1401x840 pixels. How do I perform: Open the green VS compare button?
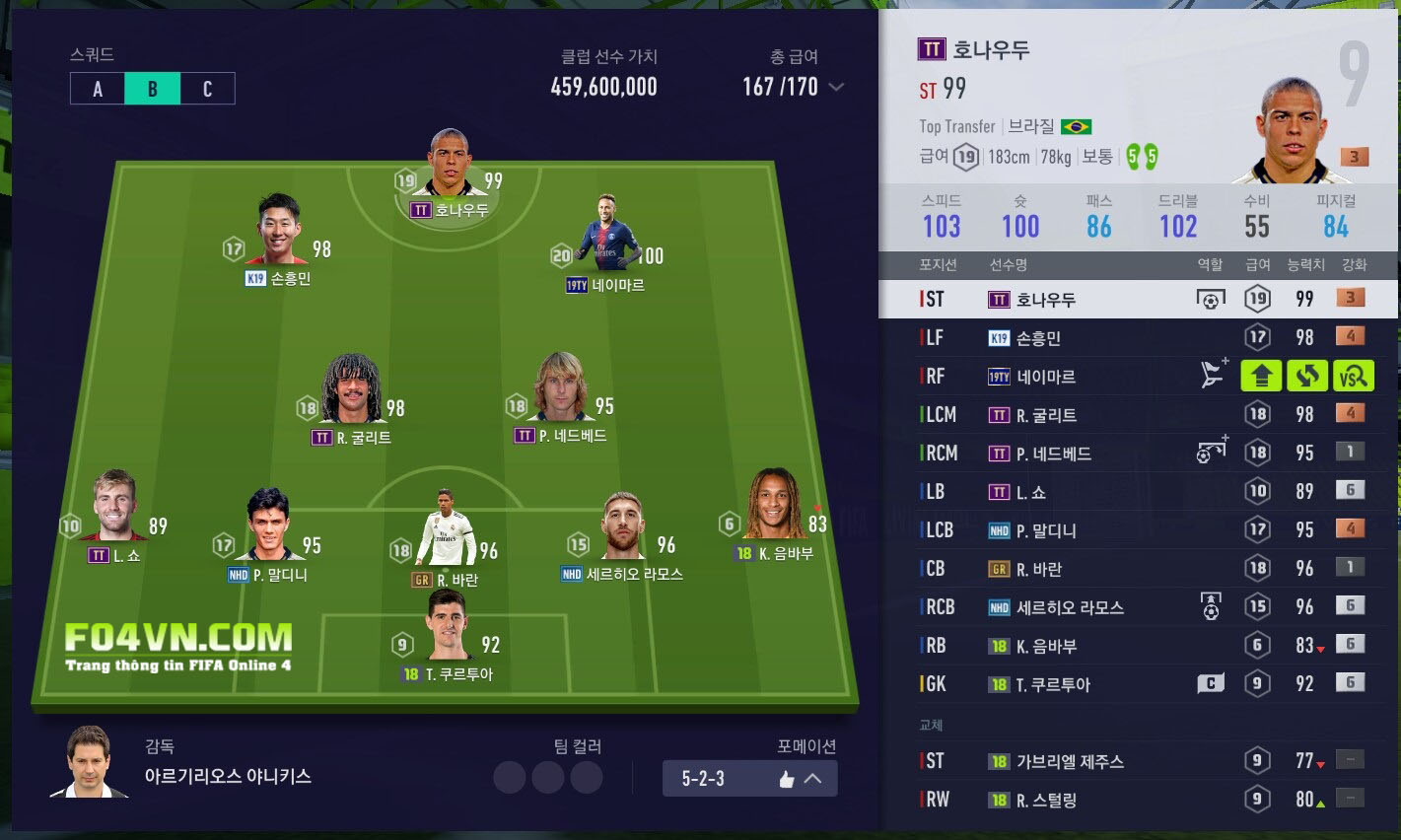coord(1353,376)
